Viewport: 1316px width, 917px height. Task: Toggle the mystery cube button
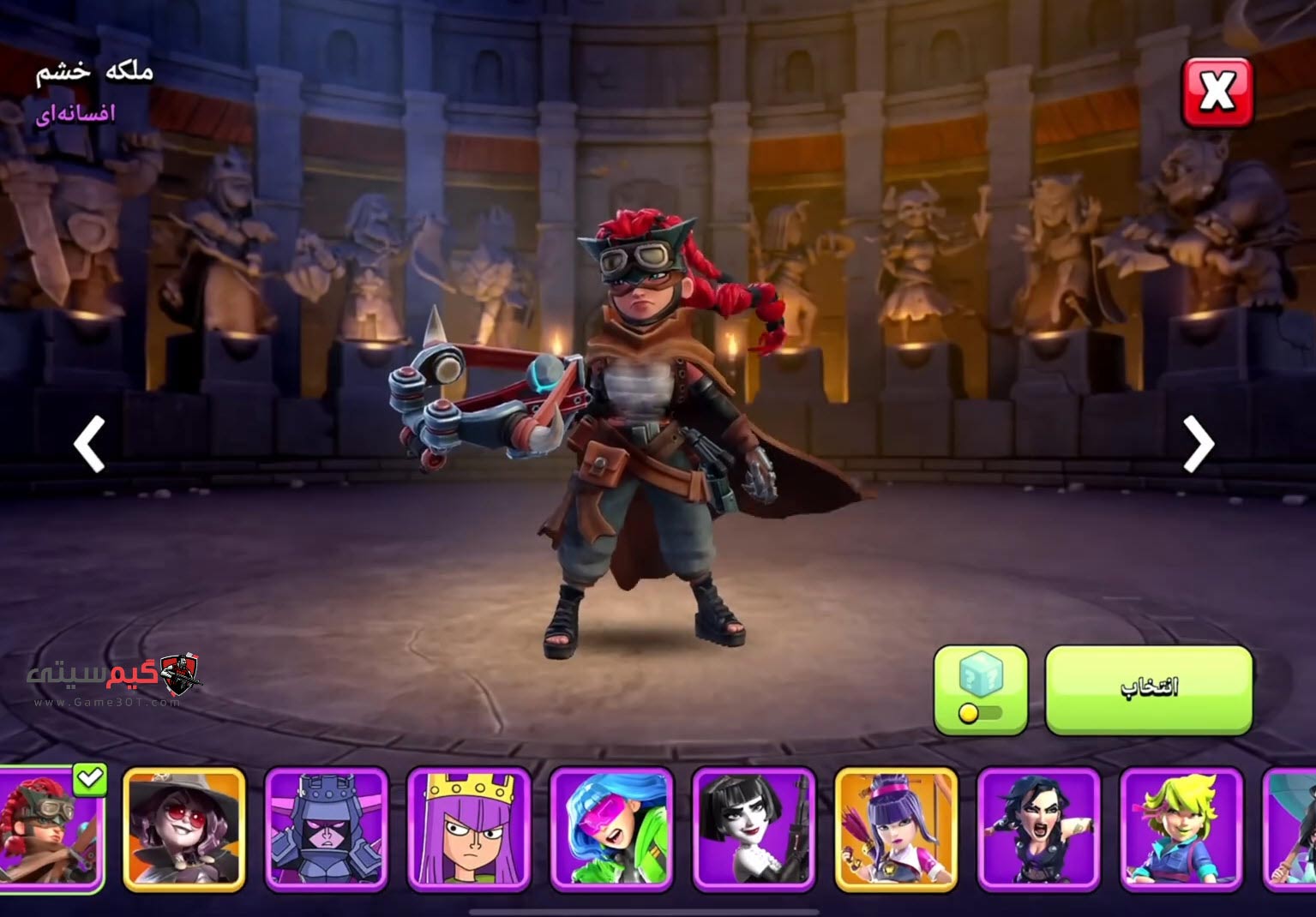[980, 690]
